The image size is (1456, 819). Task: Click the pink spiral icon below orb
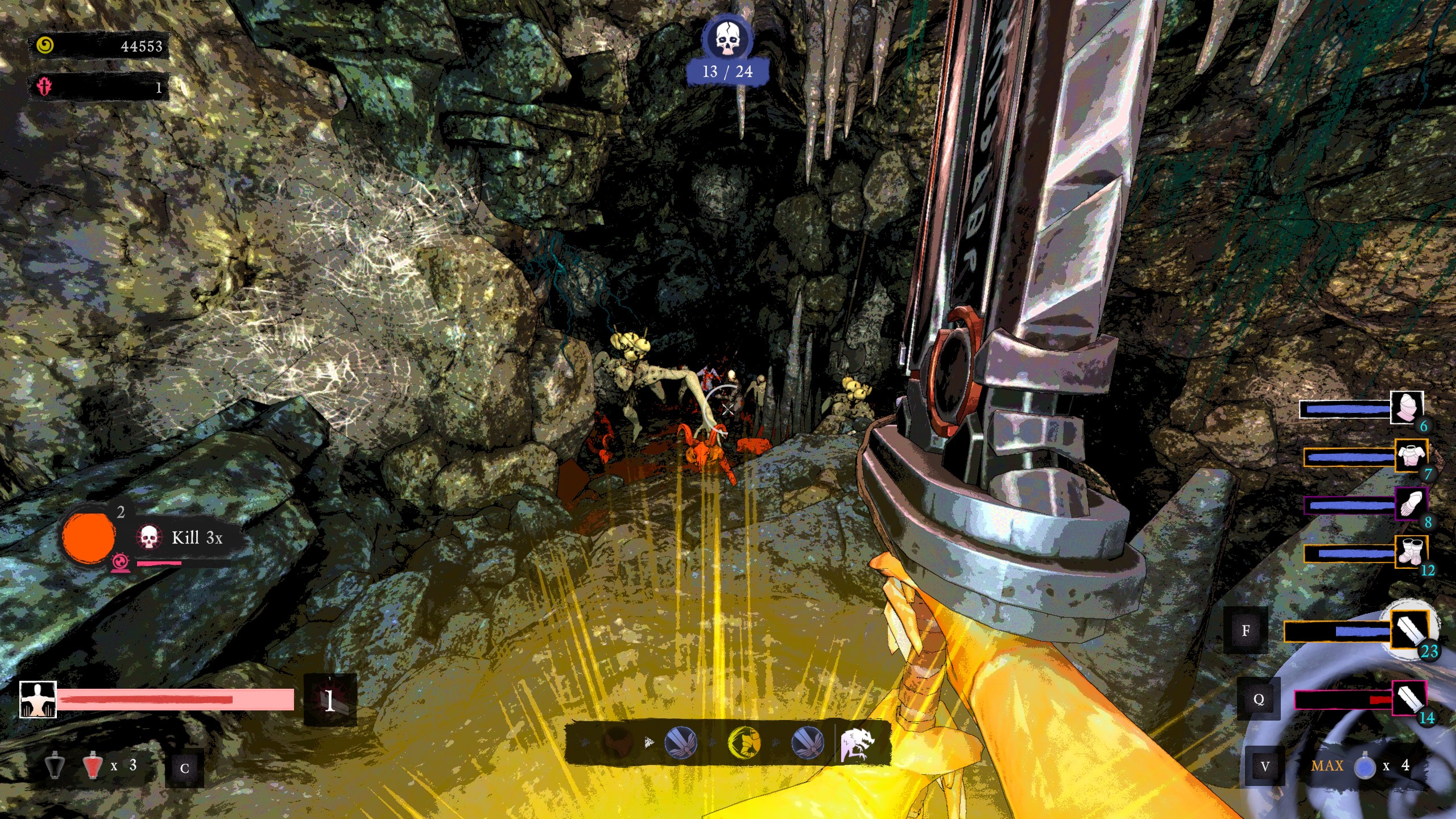click(120, 563)
